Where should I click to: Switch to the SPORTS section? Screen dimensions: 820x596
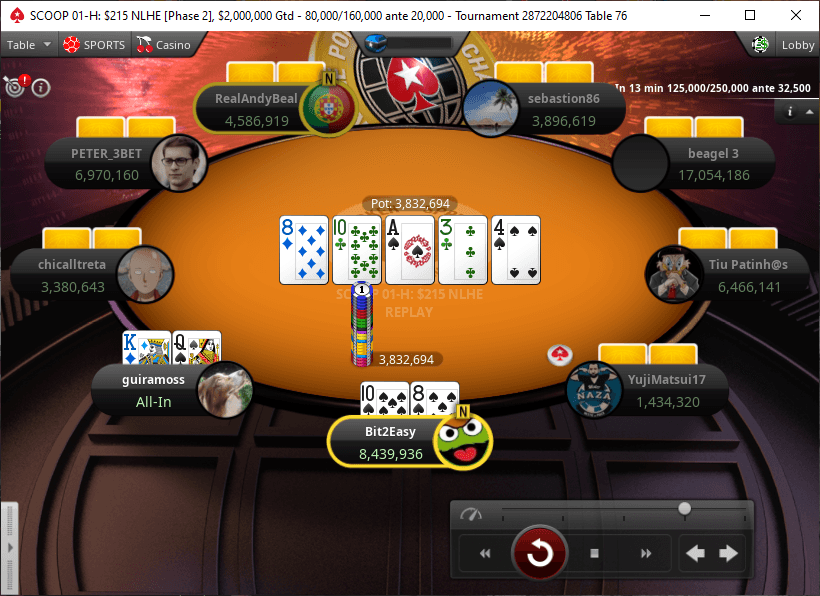pos(94,45)
